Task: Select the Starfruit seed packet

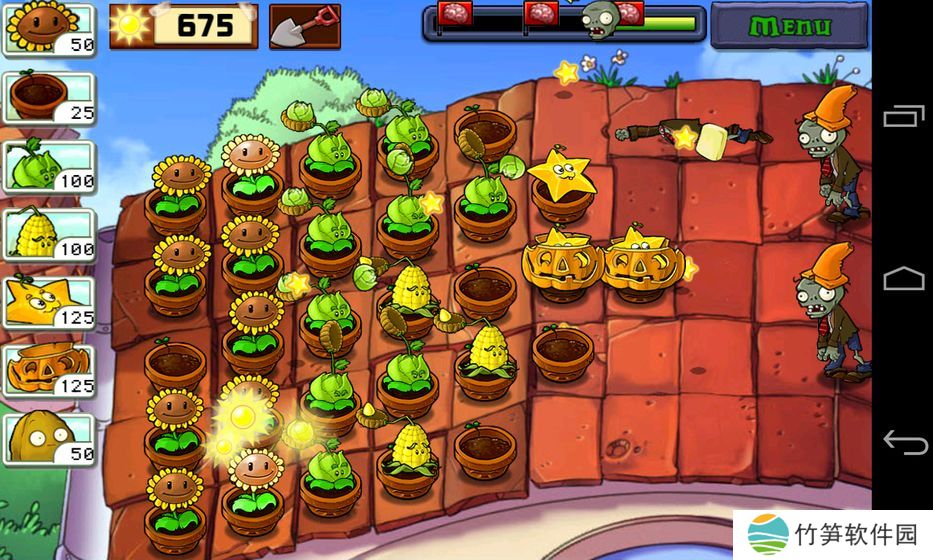Action: point(49,302)
